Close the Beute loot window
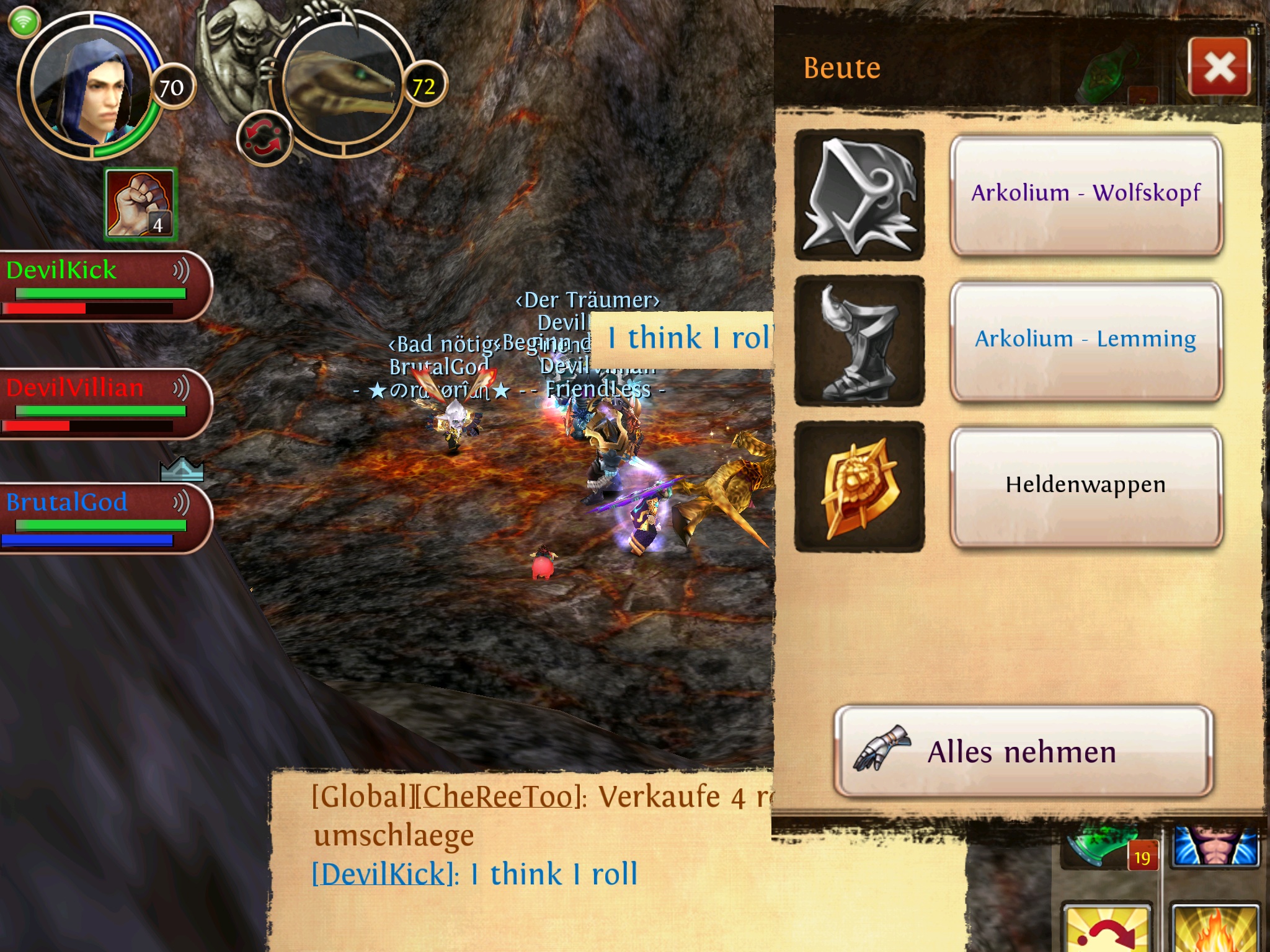Image resolution: width=1270 pixels, height=952 pixels. [1219, 66]
